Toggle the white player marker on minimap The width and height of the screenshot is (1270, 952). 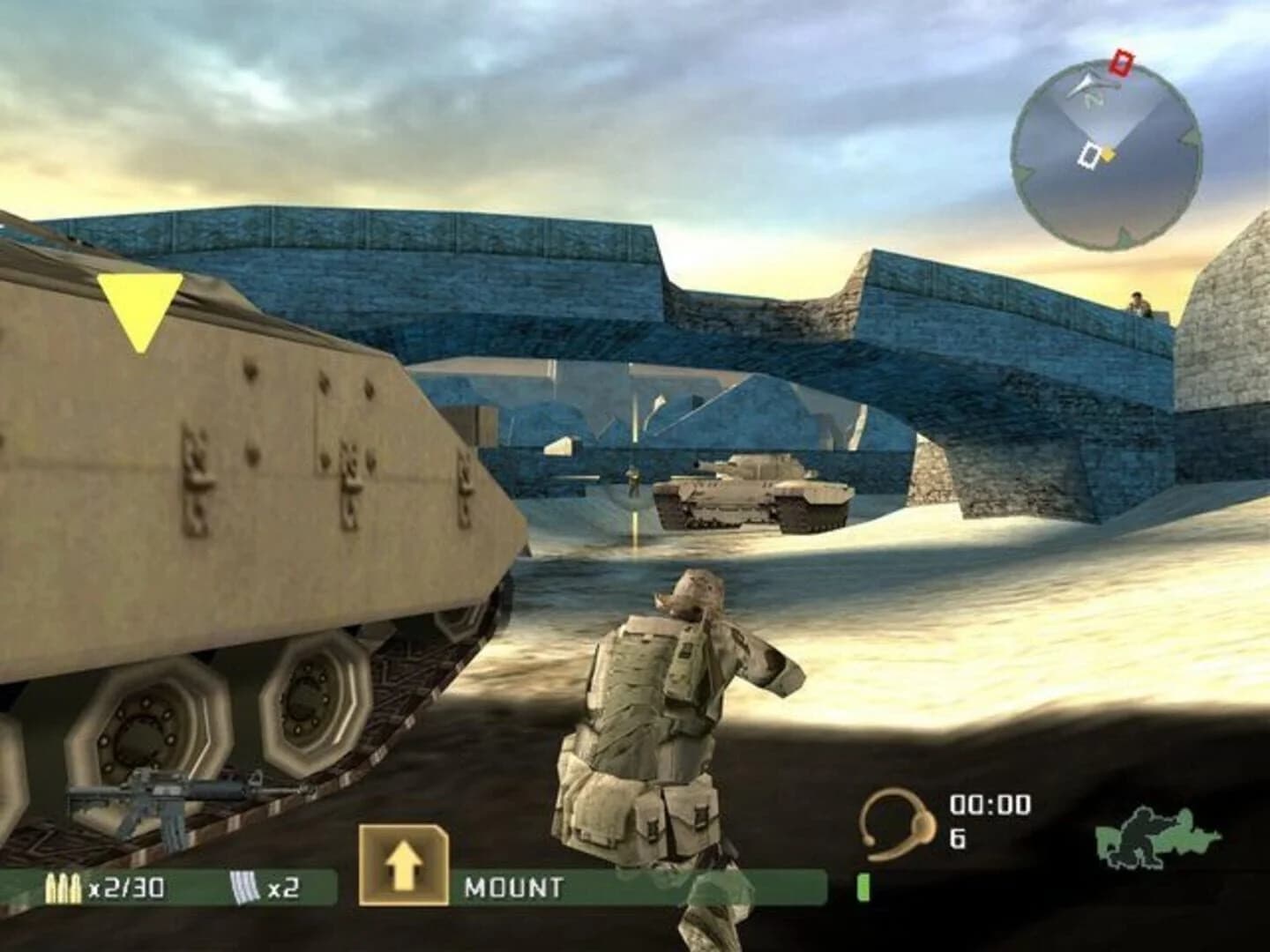tap(1088, 155)
